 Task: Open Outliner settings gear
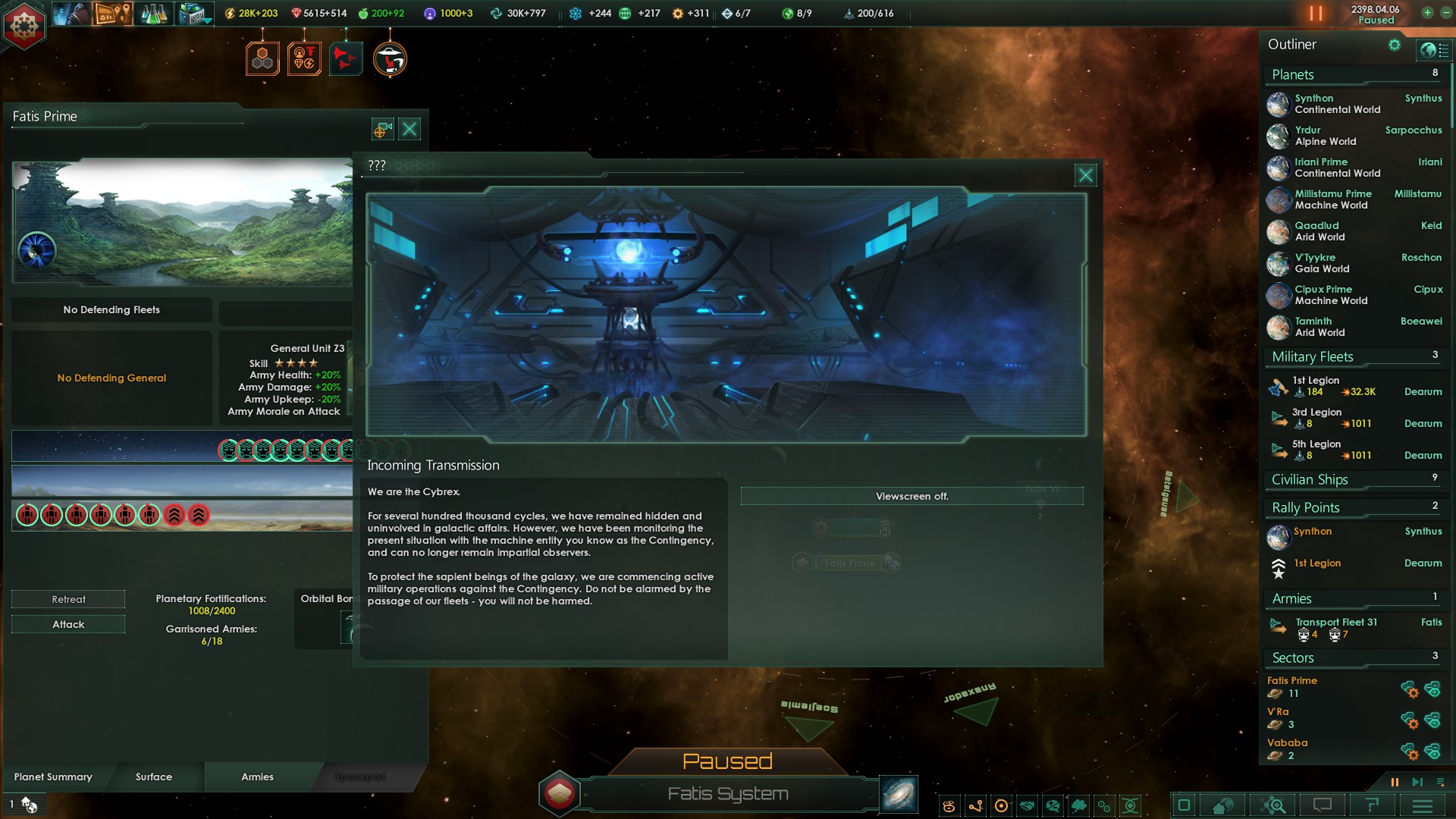coord(1394,45)
